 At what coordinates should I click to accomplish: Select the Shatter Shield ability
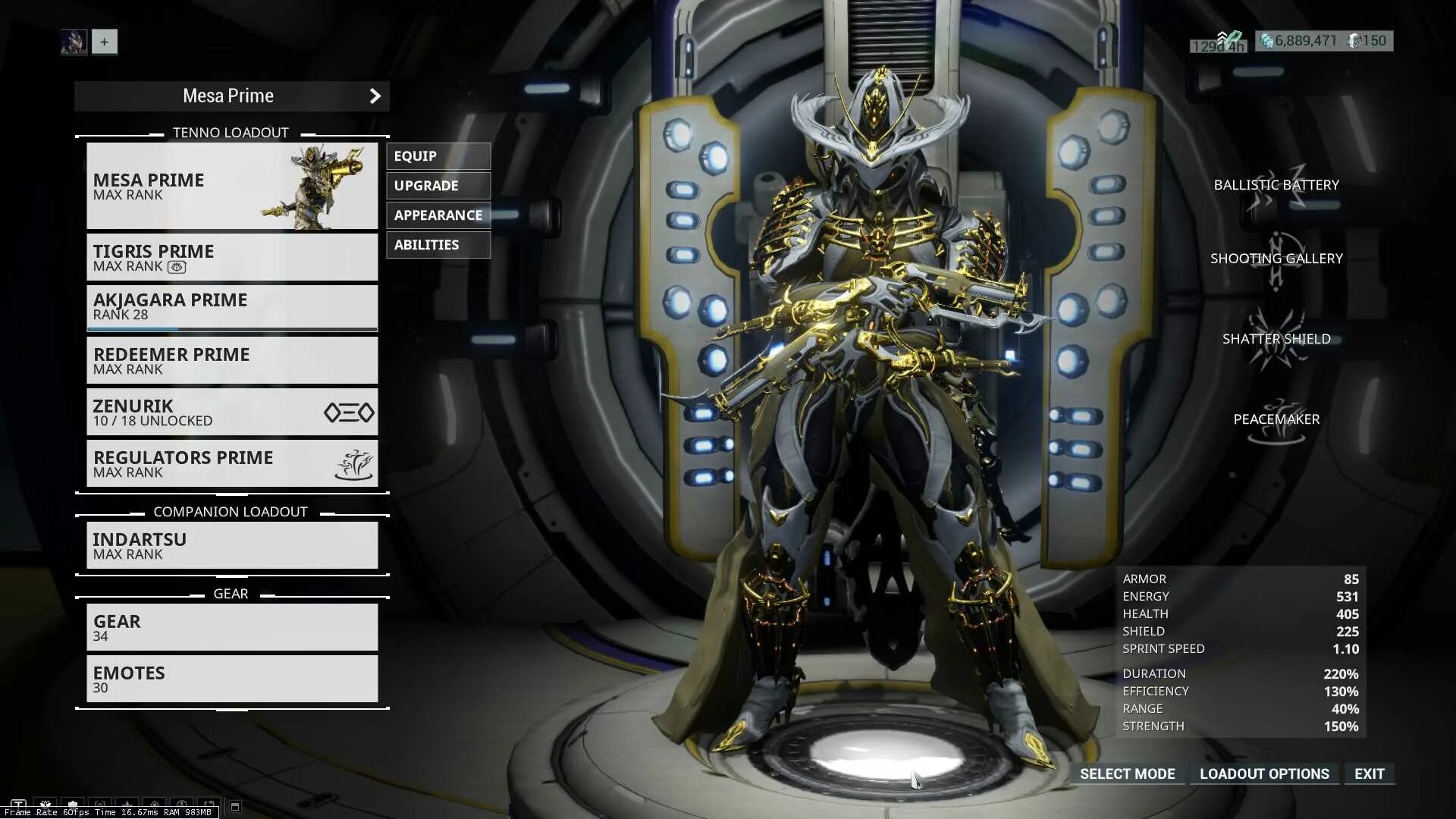coord(1276,340)
